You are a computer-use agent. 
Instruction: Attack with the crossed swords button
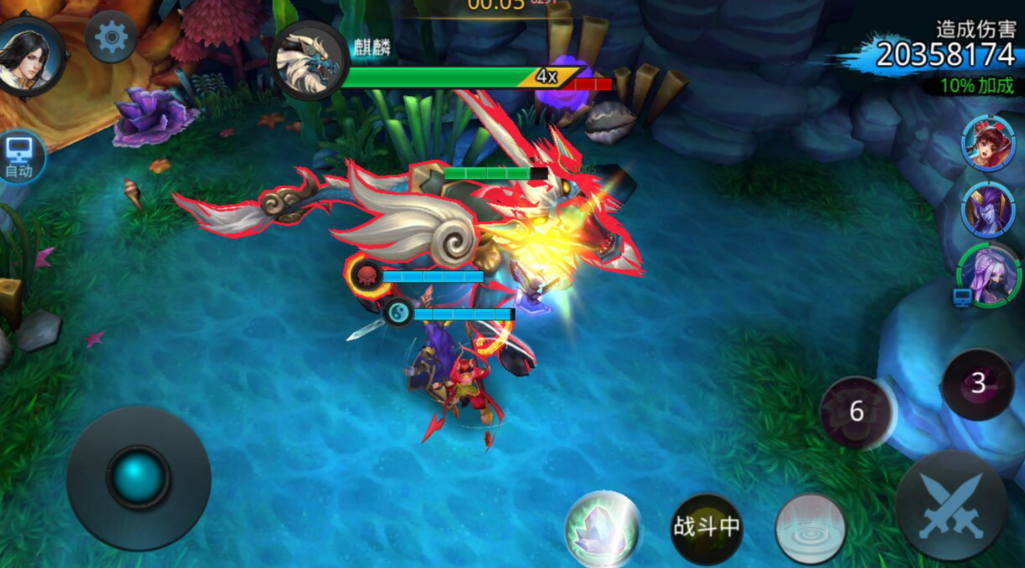950,505
